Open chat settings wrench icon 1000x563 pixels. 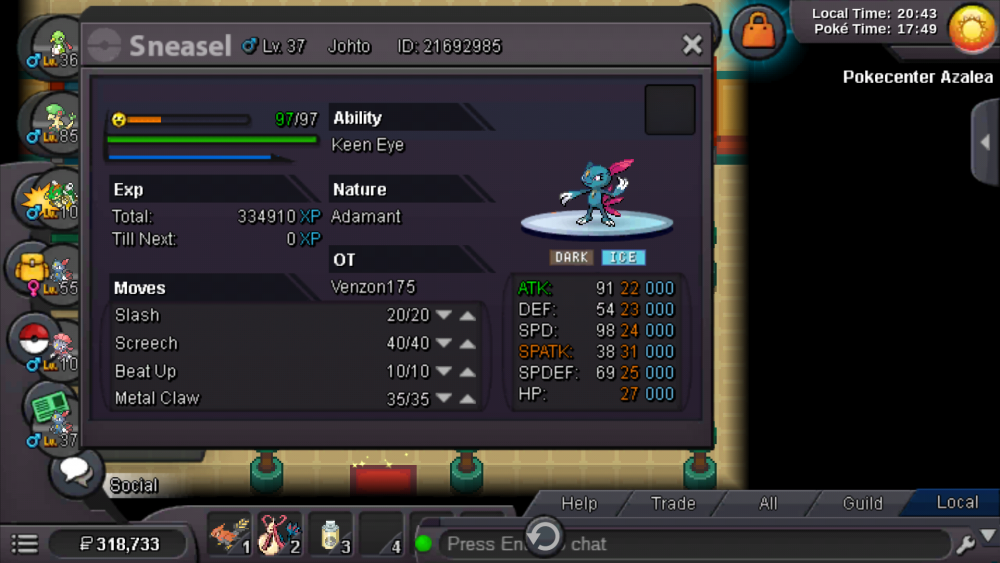point(965,544)
